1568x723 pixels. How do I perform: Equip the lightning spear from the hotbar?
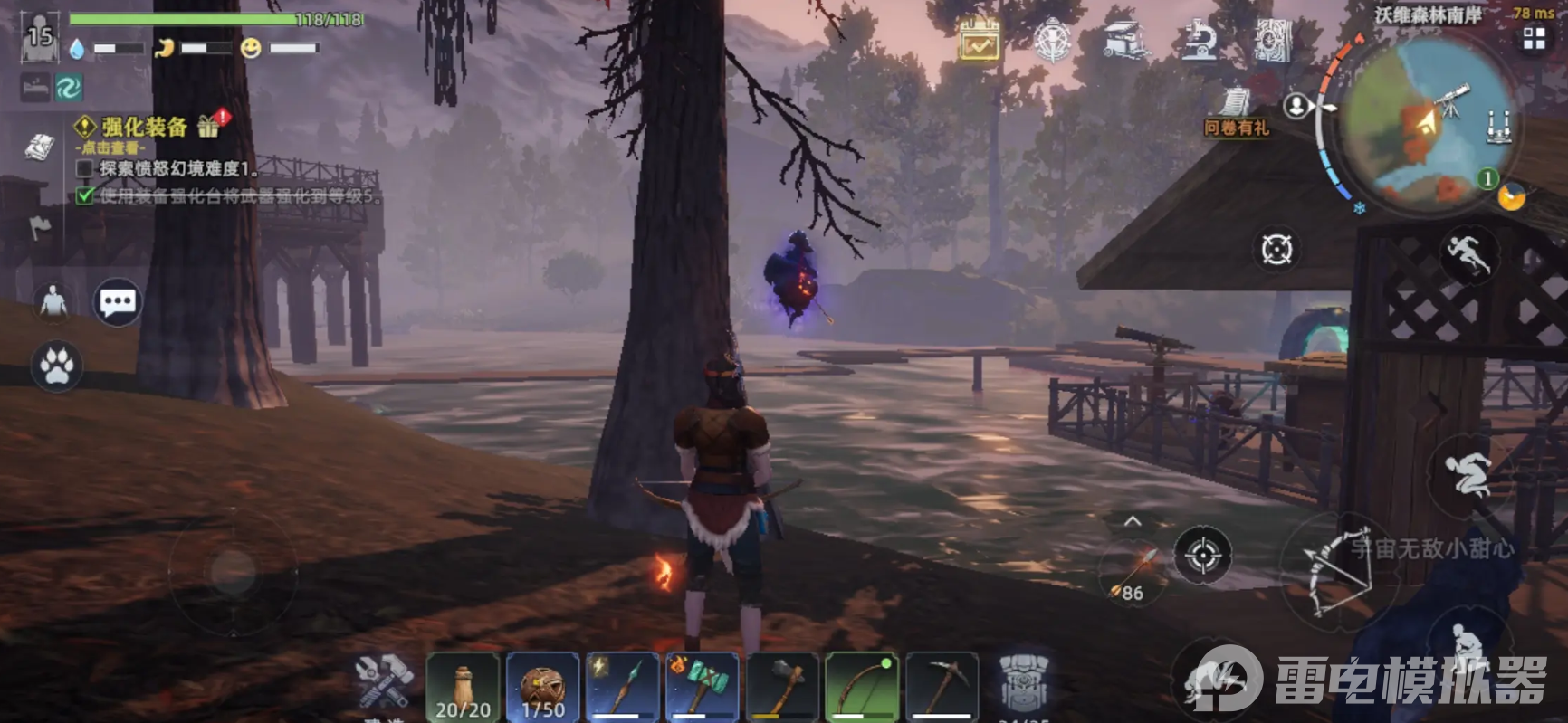[x=622, y=687]
